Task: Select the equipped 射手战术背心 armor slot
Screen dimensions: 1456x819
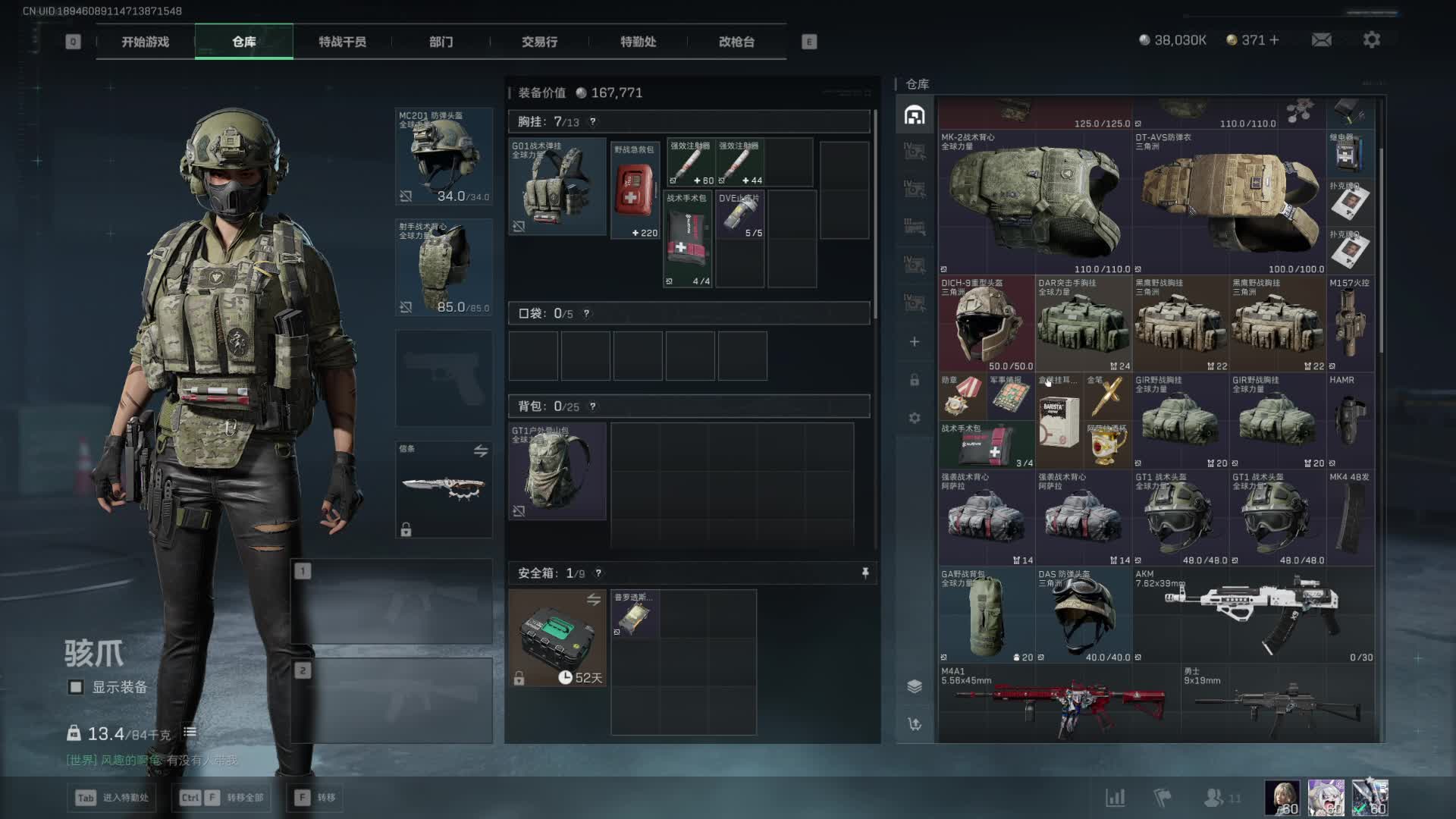Action: (x=444, y=267)
